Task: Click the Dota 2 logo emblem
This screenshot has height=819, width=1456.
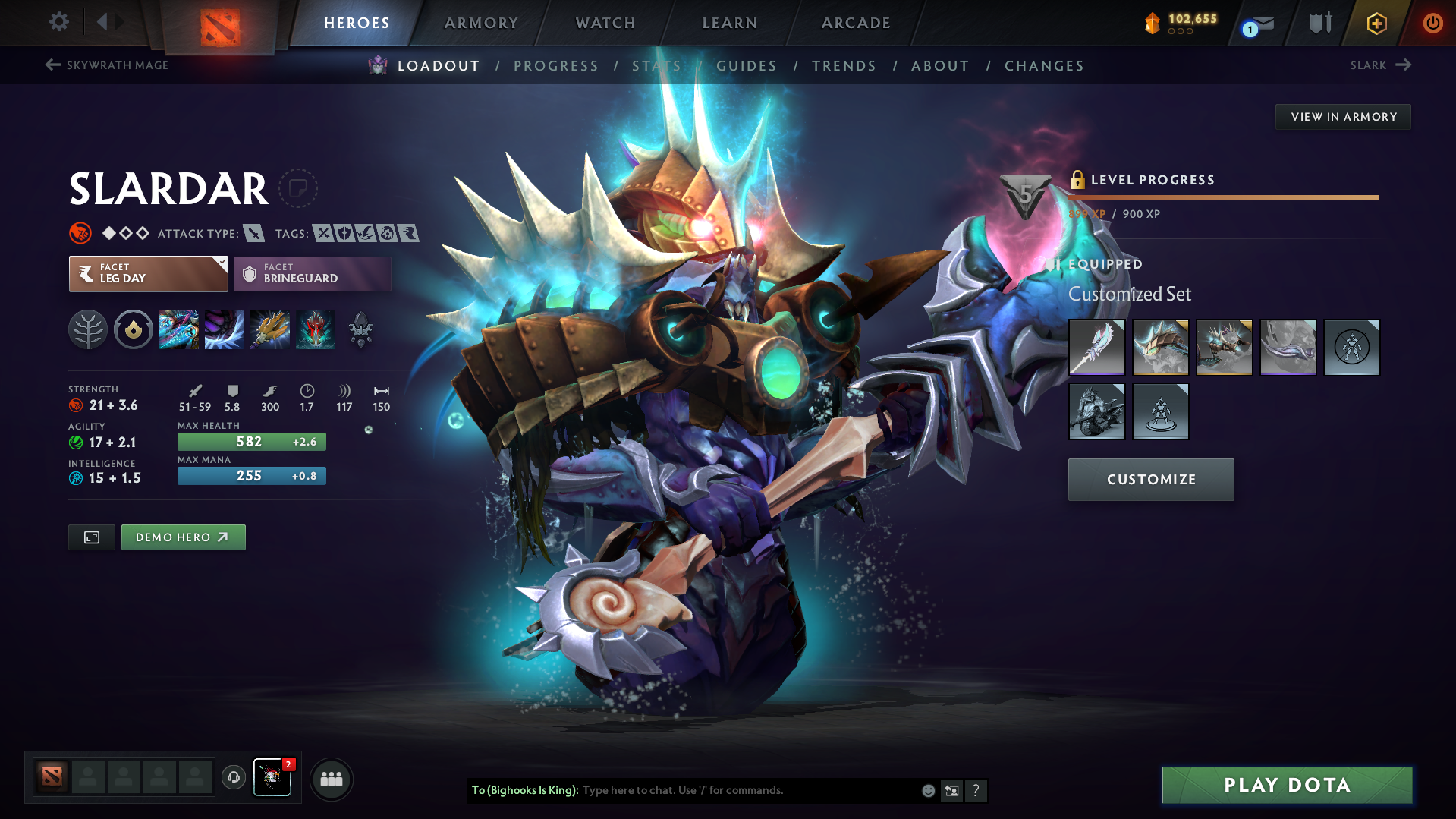Action: [x=218, y=21]
